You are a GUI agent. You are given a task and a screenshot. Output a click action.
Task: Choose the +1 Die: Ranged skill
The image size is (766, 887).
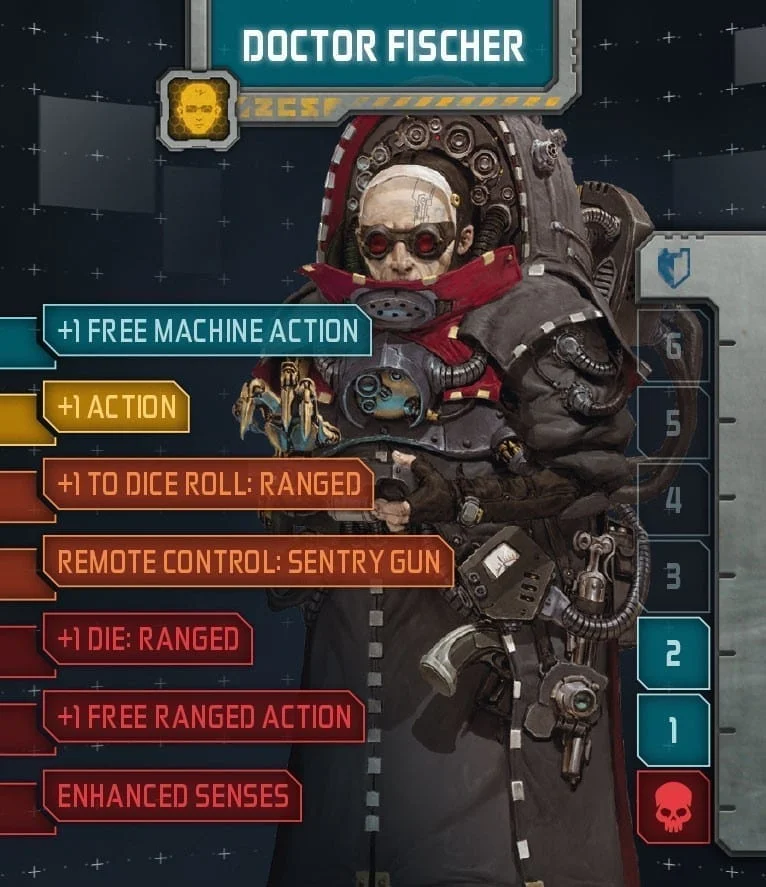147,638
